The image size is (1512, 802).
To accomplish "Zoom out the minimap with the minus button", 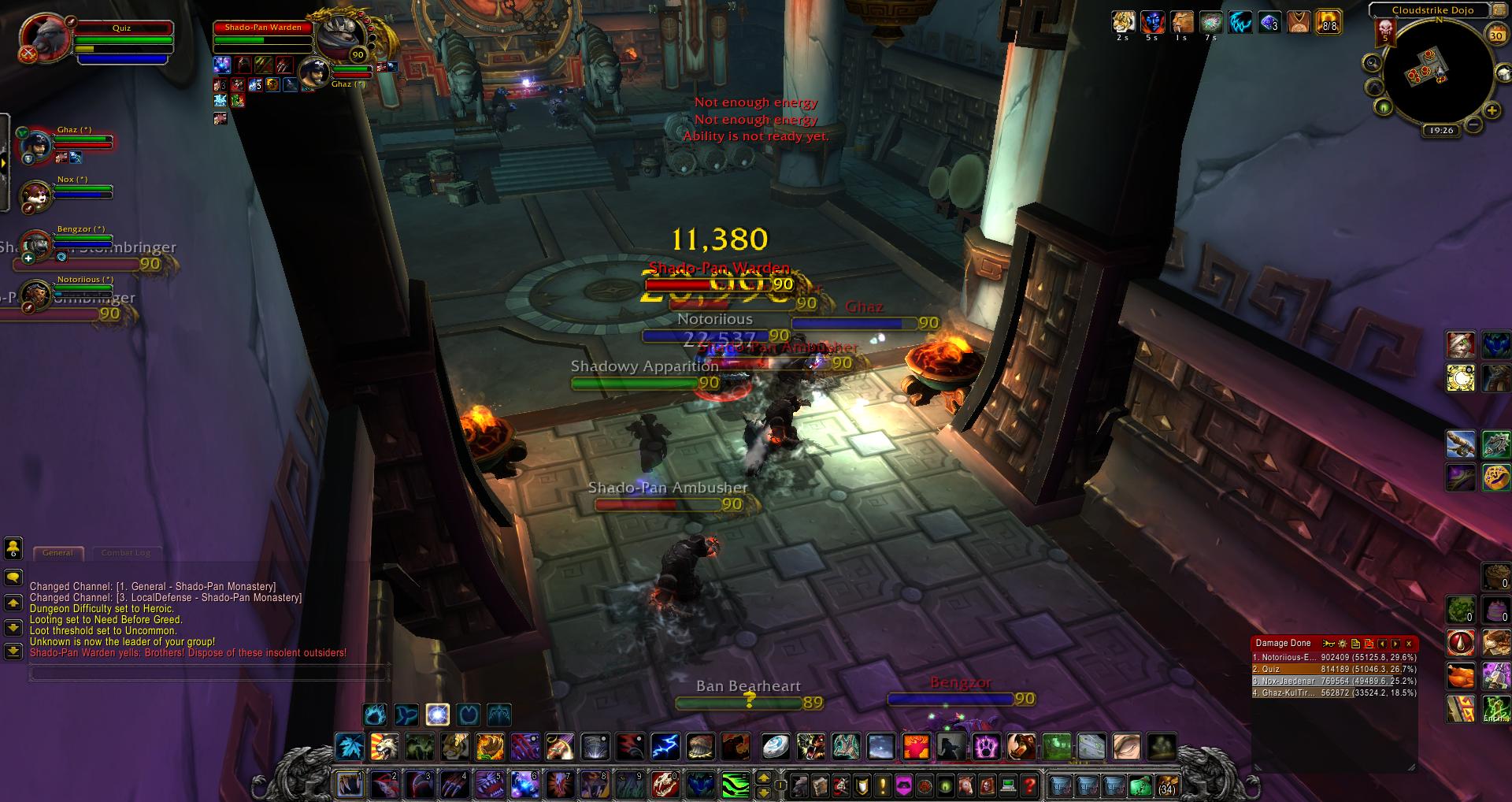I will [x=1473, y=124].
